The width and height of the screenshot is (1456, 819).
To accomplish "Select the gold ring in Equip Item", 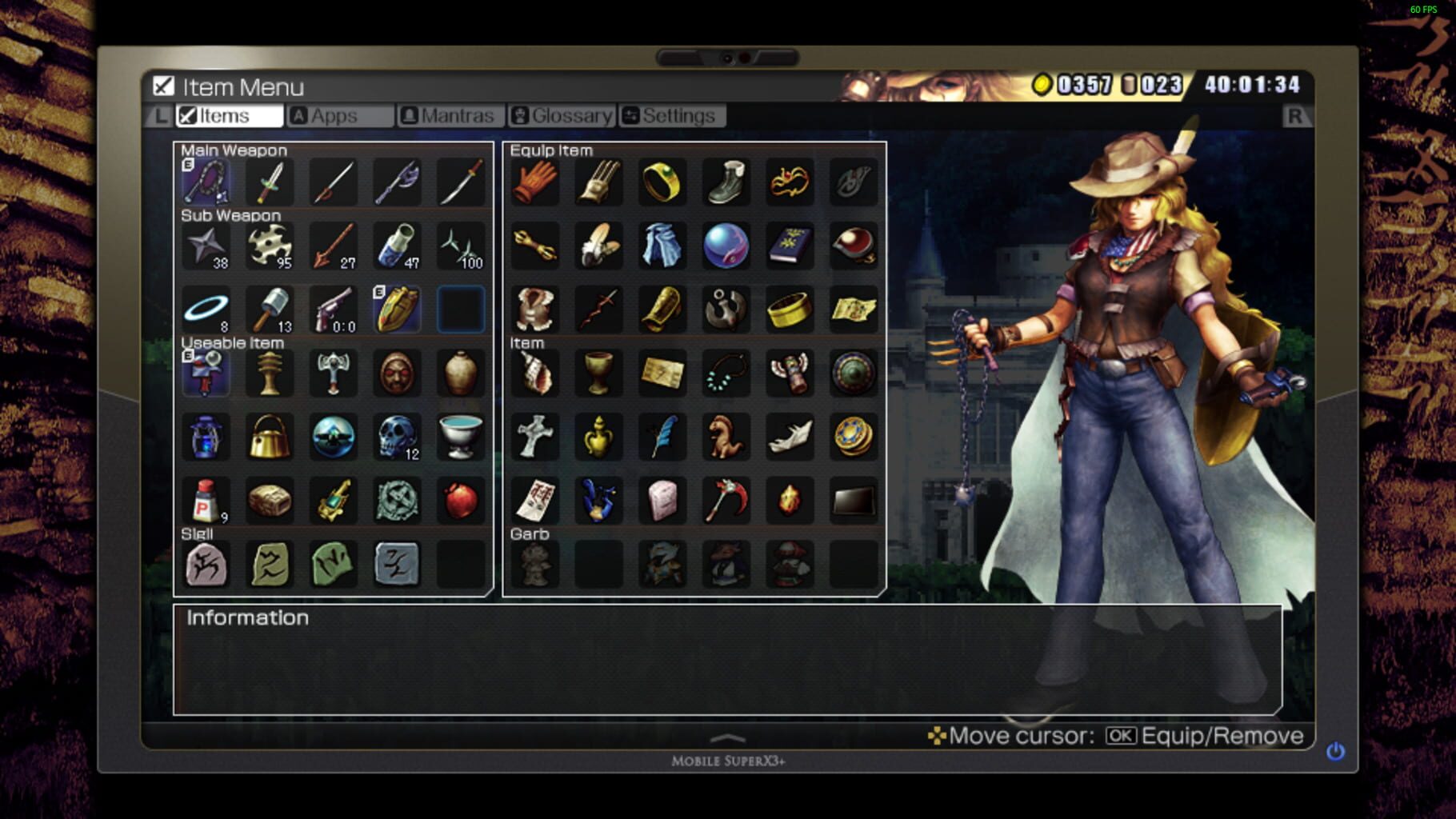I will [x=662, y=182].
